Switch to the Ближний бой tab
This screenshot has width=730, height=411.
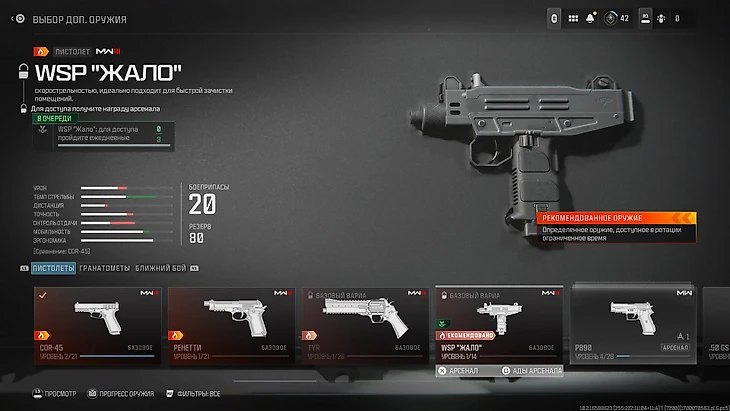pos(160,268)
